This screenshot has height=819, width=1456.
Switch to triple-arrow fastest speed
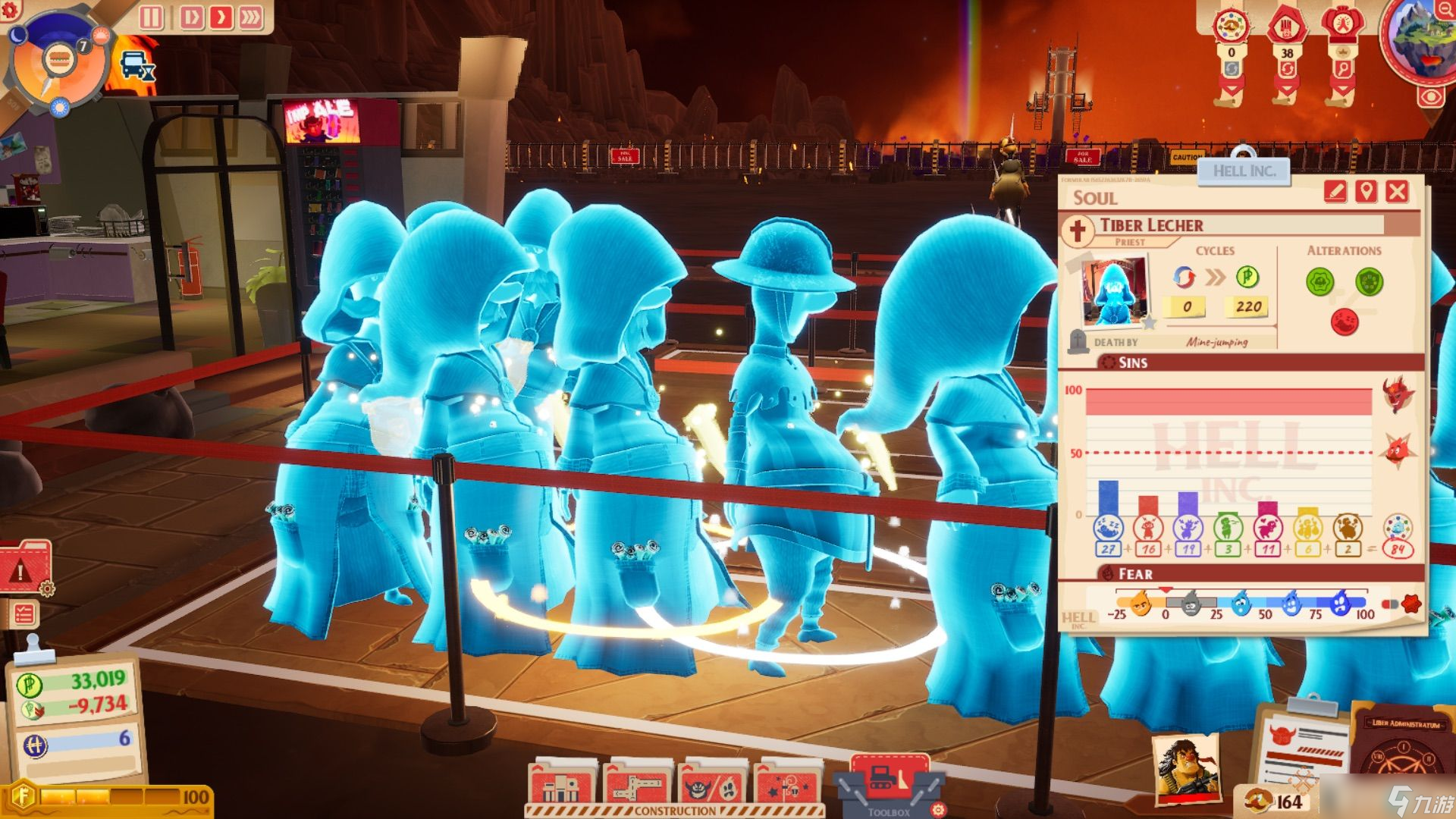click(251, 17)
